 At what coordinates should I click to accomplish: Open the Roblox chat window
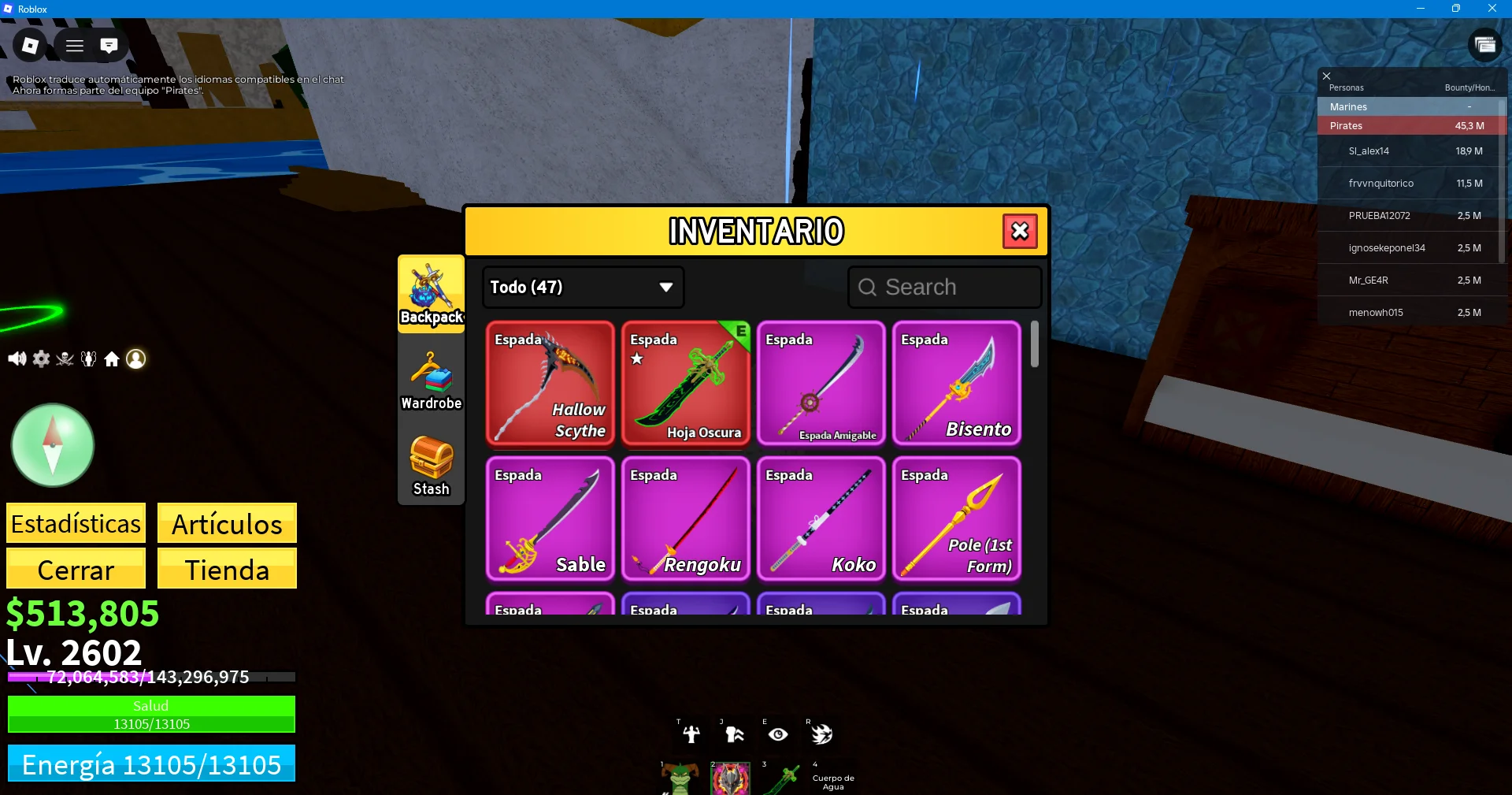pos(109,46)
